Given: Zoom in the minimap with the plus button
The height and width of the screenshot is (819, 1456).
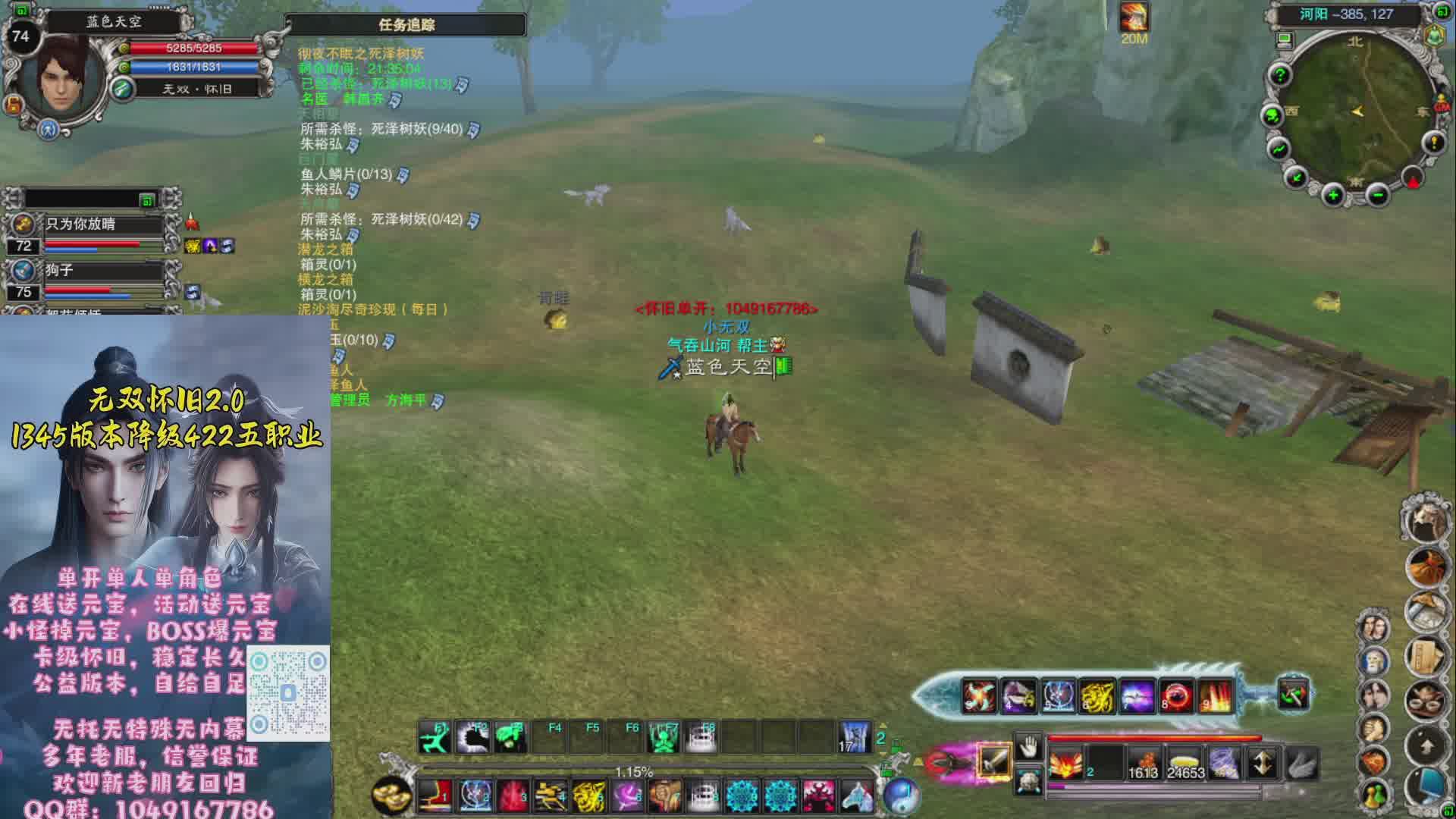Looking at the screenshot, I should (x=1332, y=196).
